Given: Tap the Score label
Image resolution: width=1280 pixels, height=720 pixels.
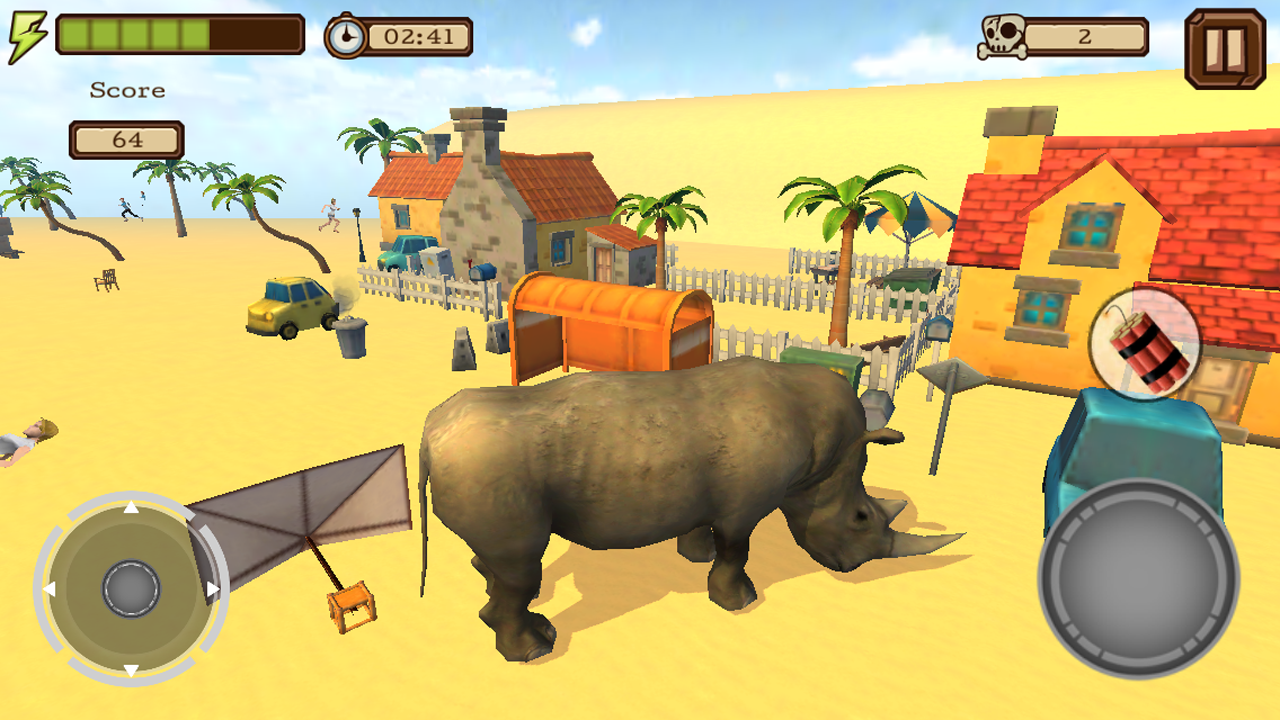Looking at the screenshot, I should 126,90.
